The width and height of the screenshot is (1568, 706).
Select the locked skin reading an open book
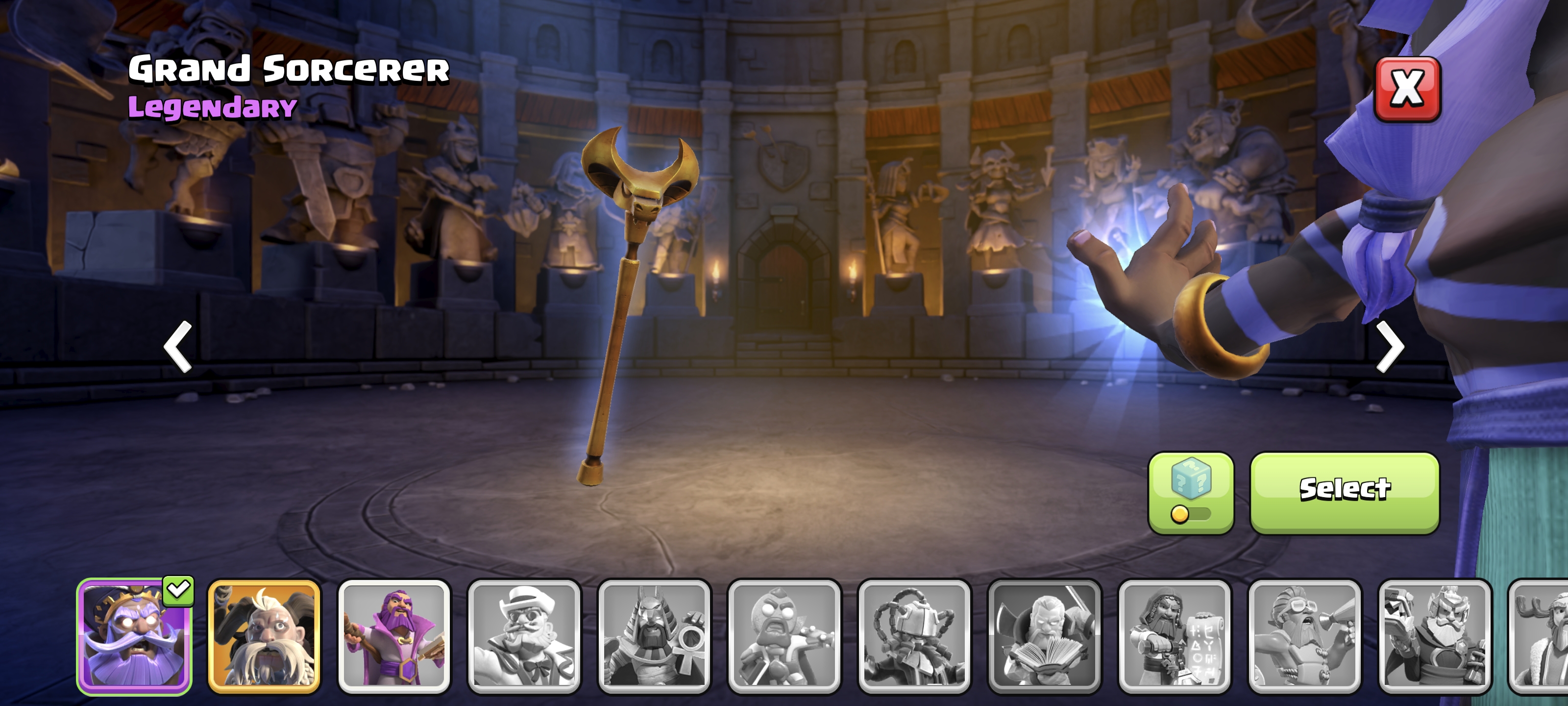point(1044,636)
